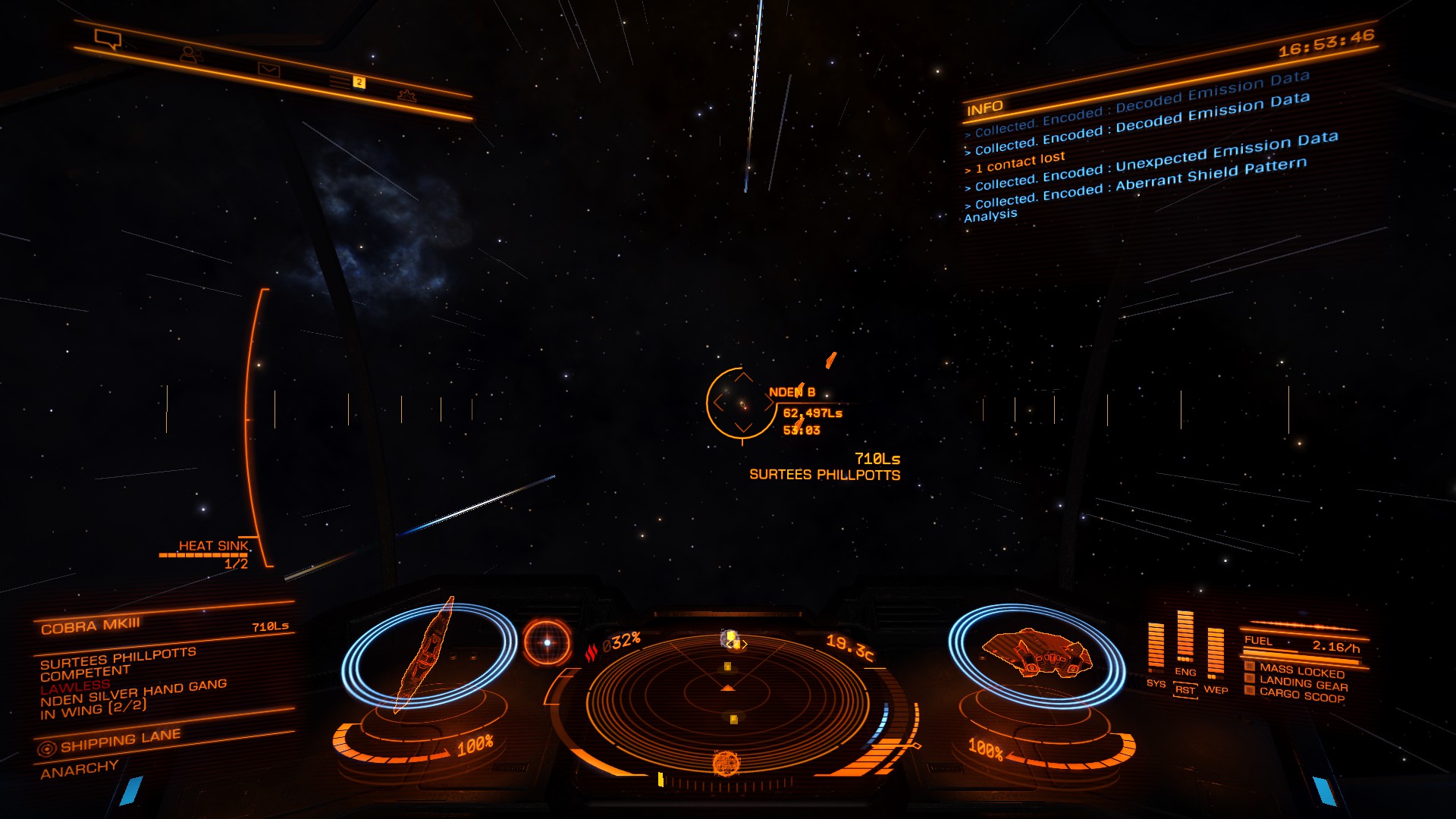Switch to the friends contacts tab
1456x819 pixels.
[x=190, y=55]
